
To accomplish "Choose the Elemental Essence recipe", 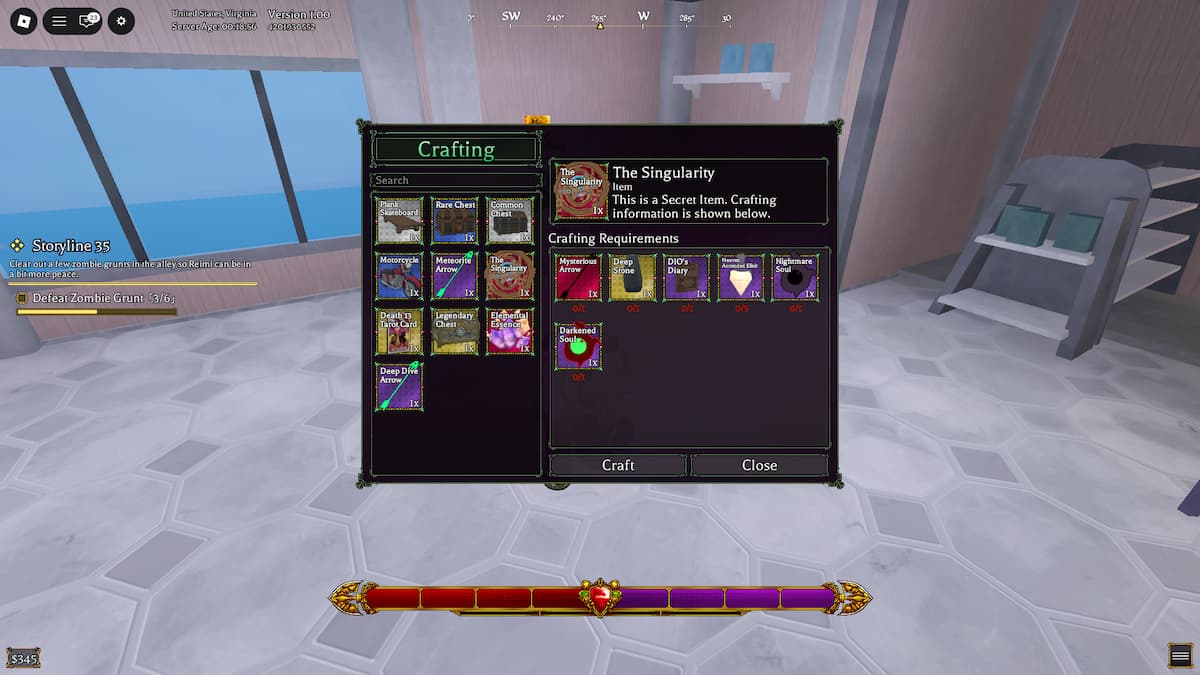I will 510,331.
